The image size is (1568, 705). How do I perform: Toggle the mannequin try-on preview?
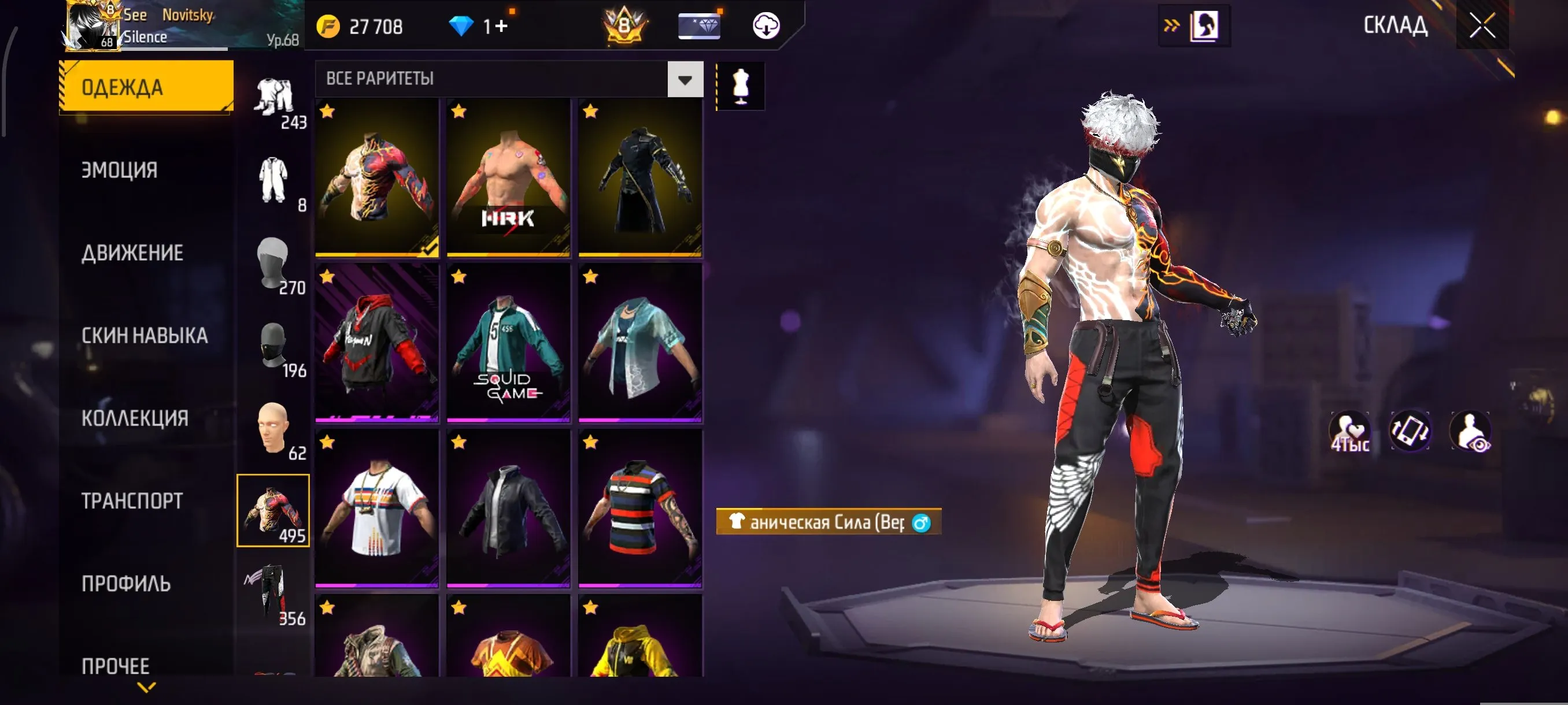(x=740, y=85)
